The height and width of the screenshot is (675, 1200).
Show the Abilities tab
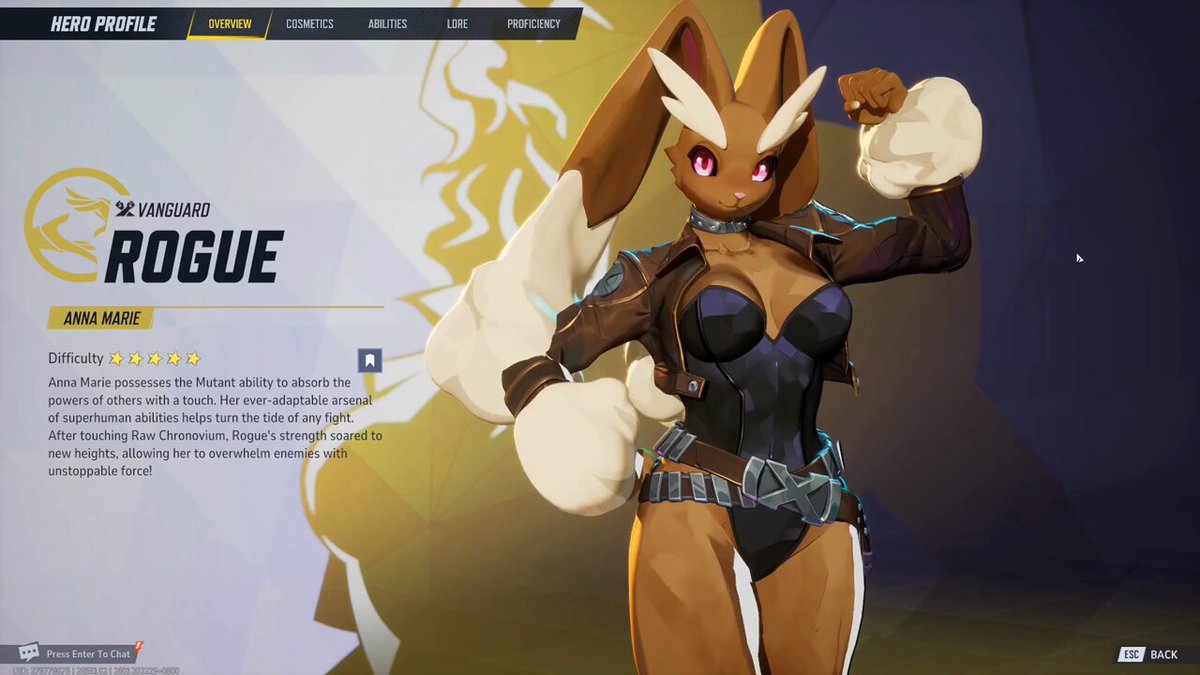(x=385, y=24)
